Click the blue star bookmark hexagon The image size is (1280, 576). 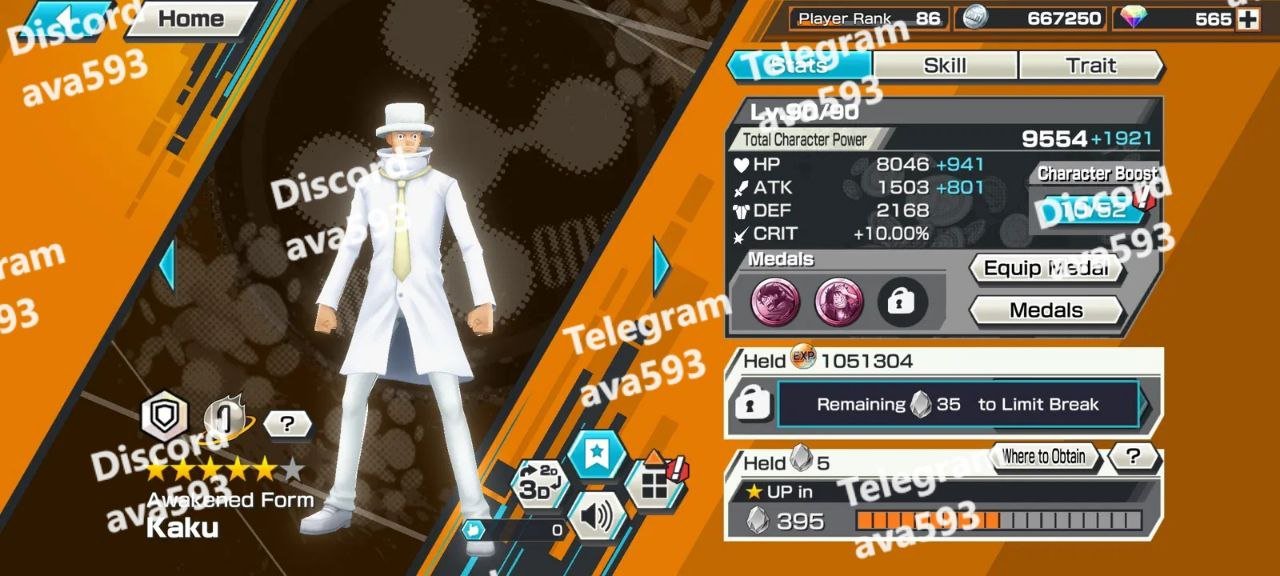pos(597,455)
